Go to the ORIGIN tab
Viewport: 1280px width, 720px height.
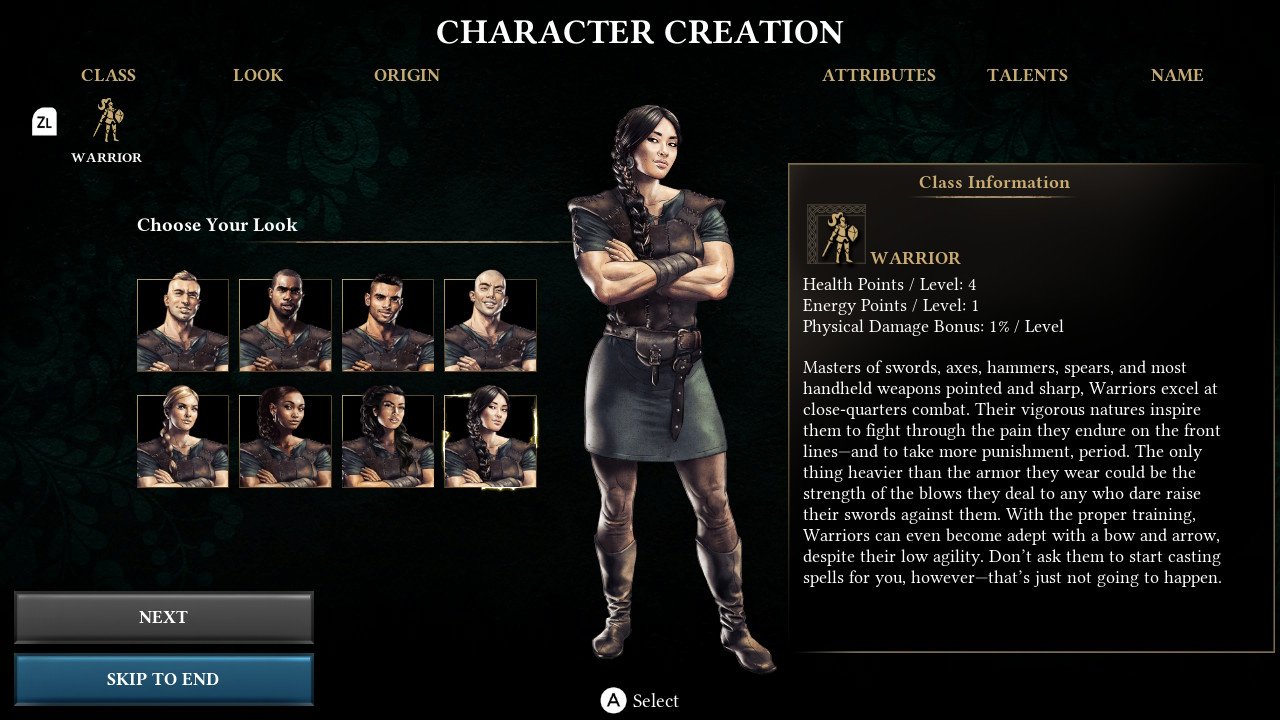[x=407, y=75]
